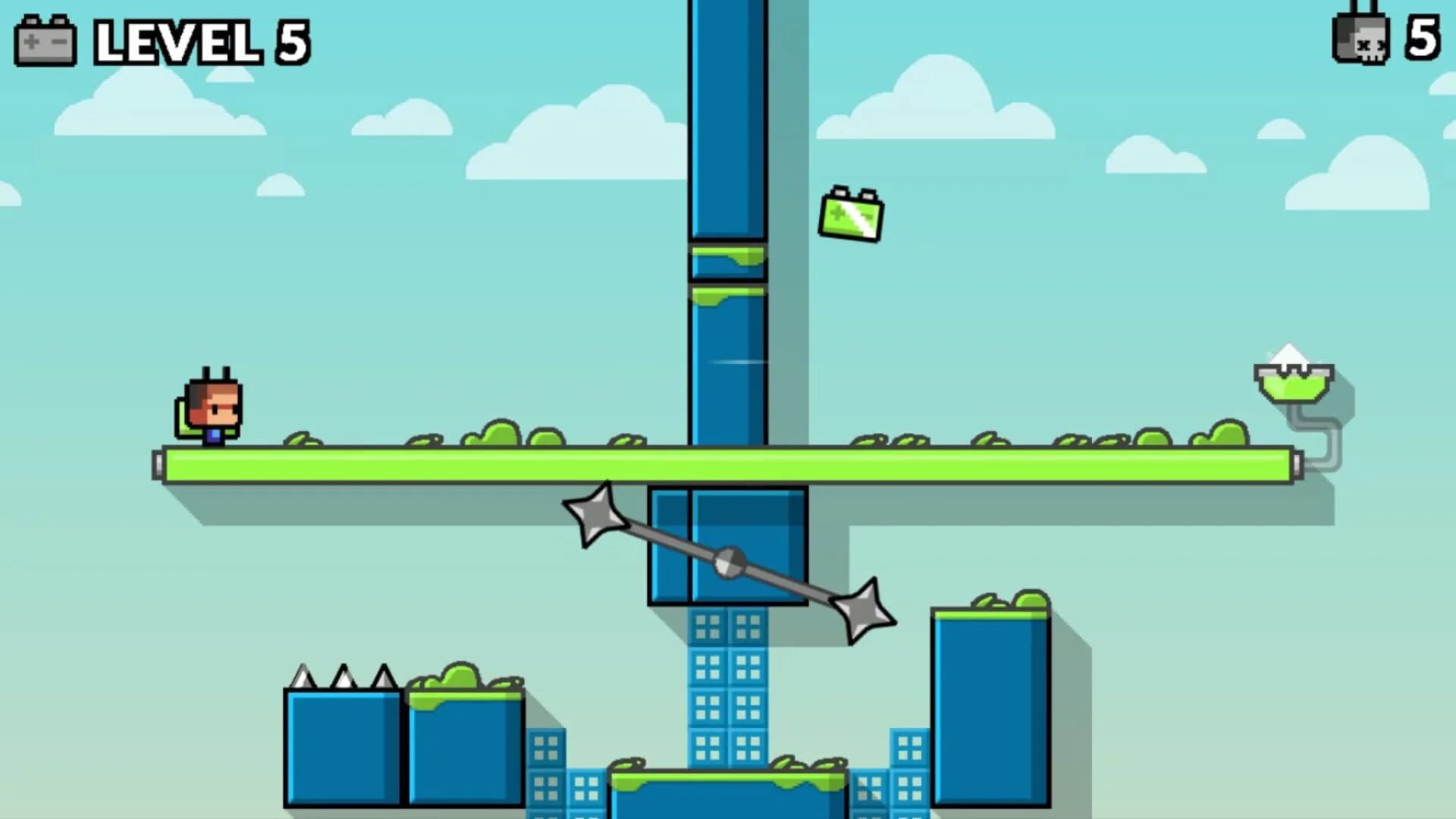Screen dimensions: 1456x819
Task: Click the battery icon beside LEVEL 5
Action: pyautogui.click(x=45, y=42)
